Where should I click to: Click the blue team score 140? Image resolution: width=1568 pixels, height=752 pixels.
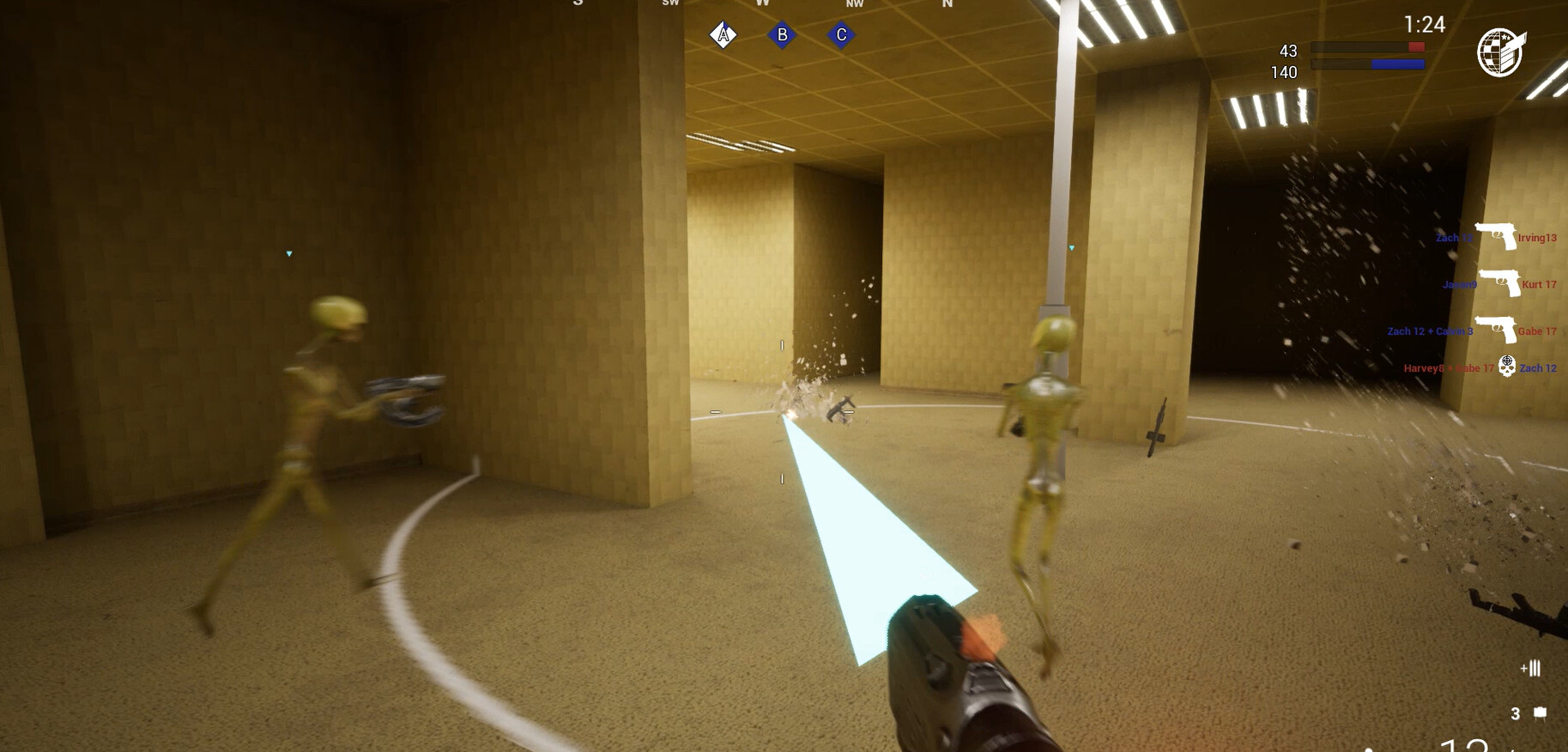pyautogui.click(x=1283, y=73)
